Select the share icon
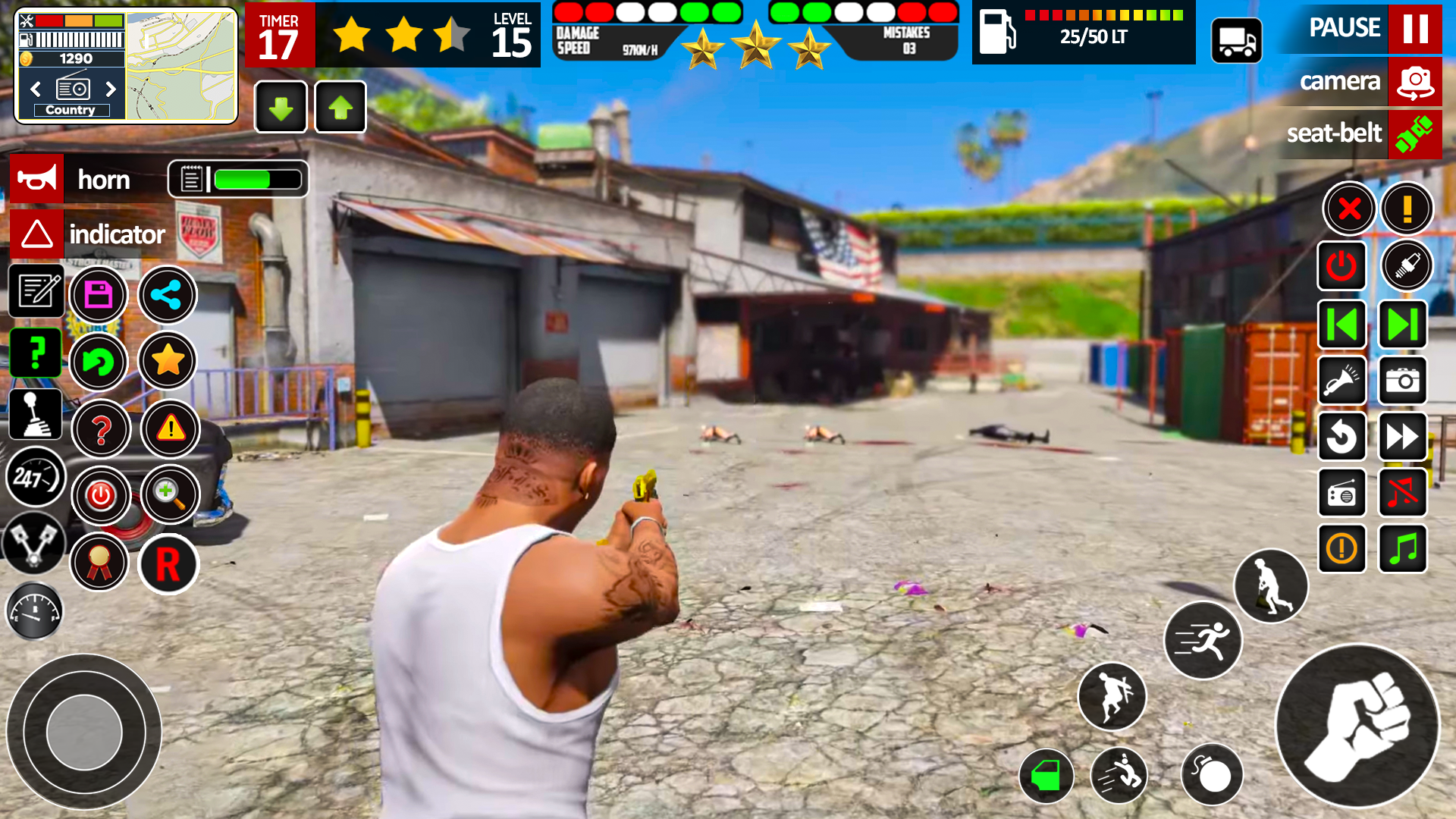The height and width of the screenshot is (819, 1456). click(168, 295)
